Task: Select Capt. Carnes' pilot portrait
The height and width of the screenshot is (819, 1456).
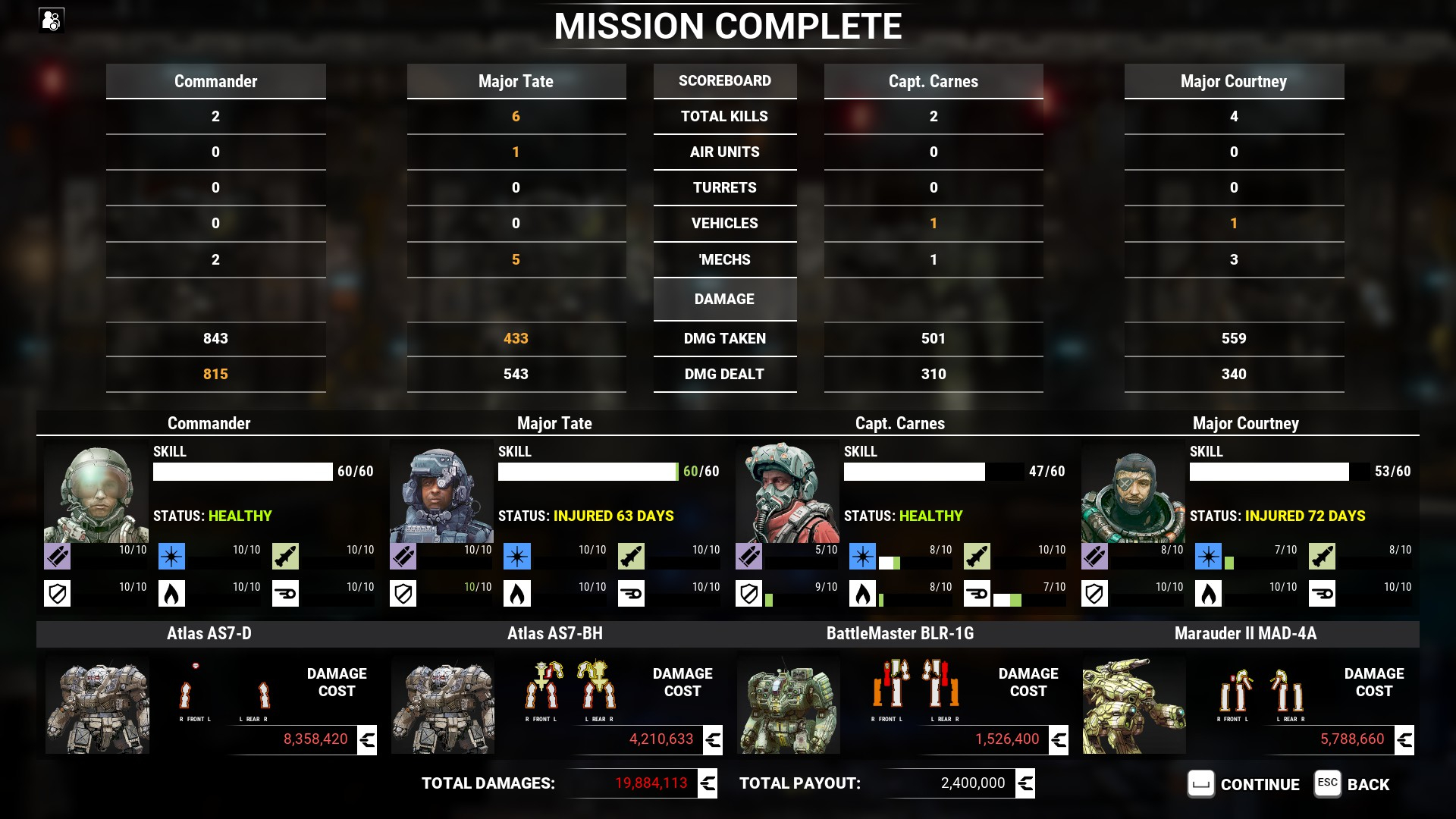Action: coord(788,493)
